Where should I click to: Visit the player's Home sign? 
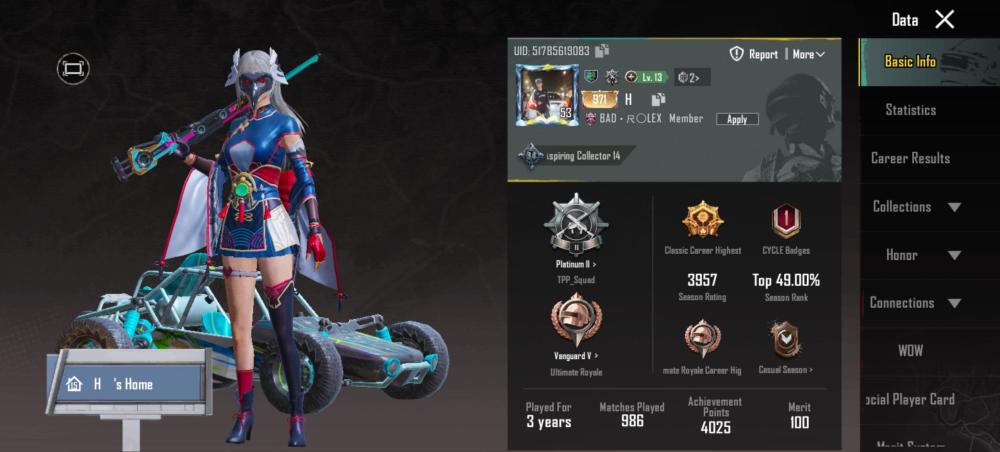[x=125, y=384]
